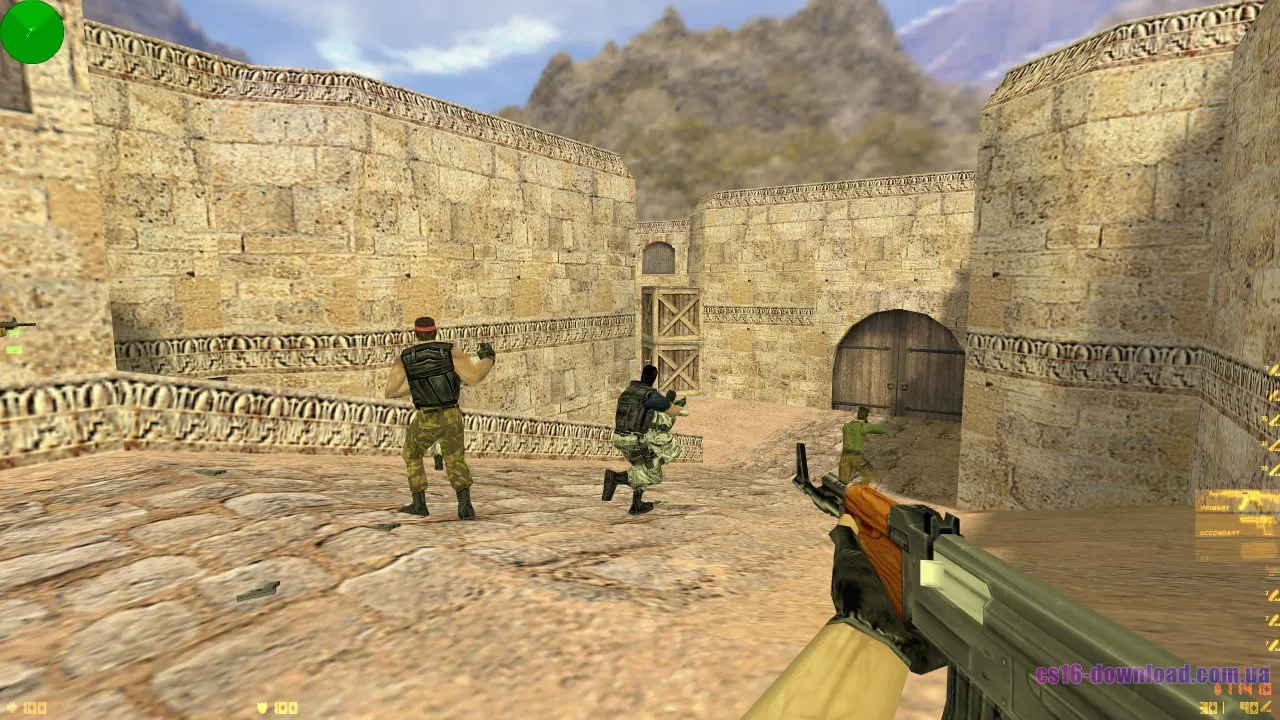Click the green radar circle
The image size is (1280, 720).
[x=32, y=32]
